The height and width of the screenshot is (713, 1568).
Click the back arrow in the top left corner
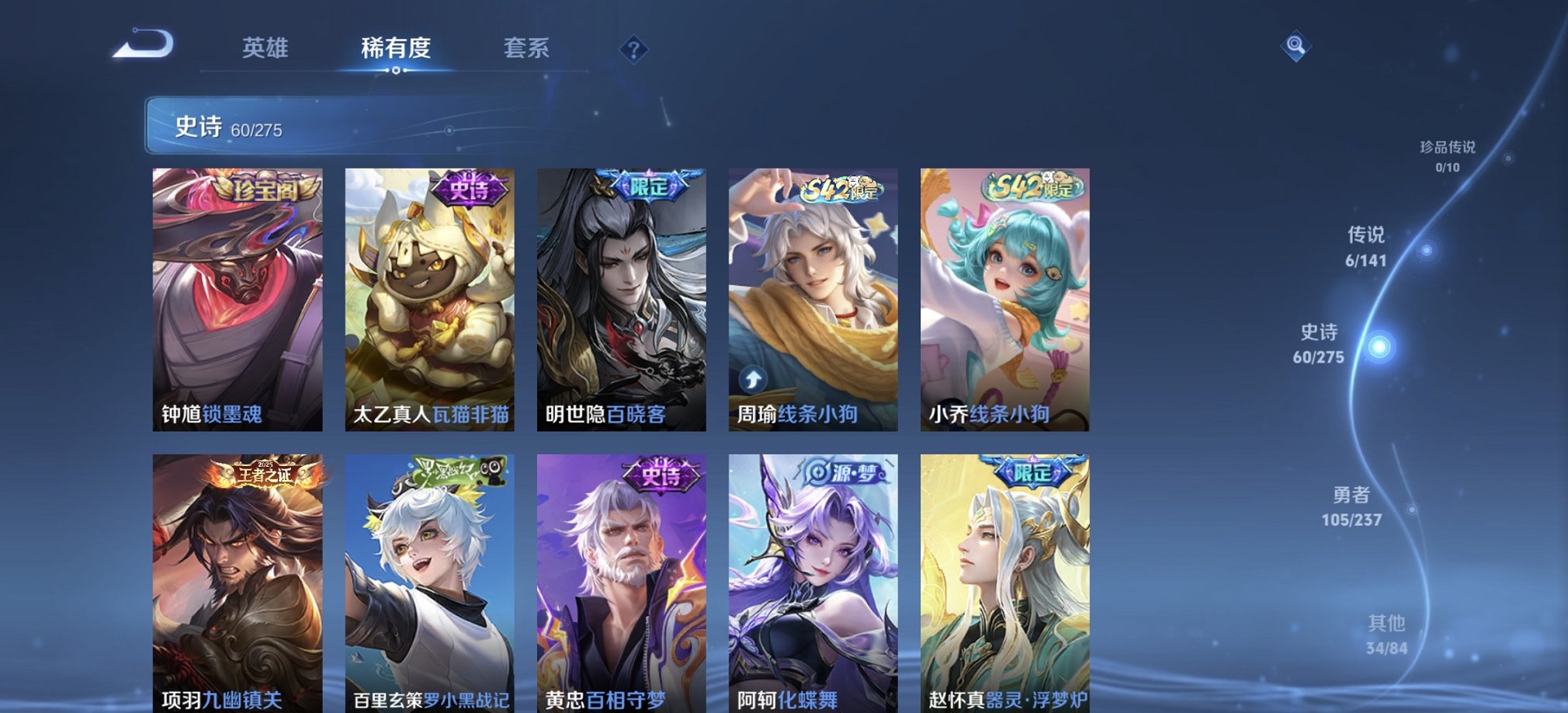pos(144,43)
